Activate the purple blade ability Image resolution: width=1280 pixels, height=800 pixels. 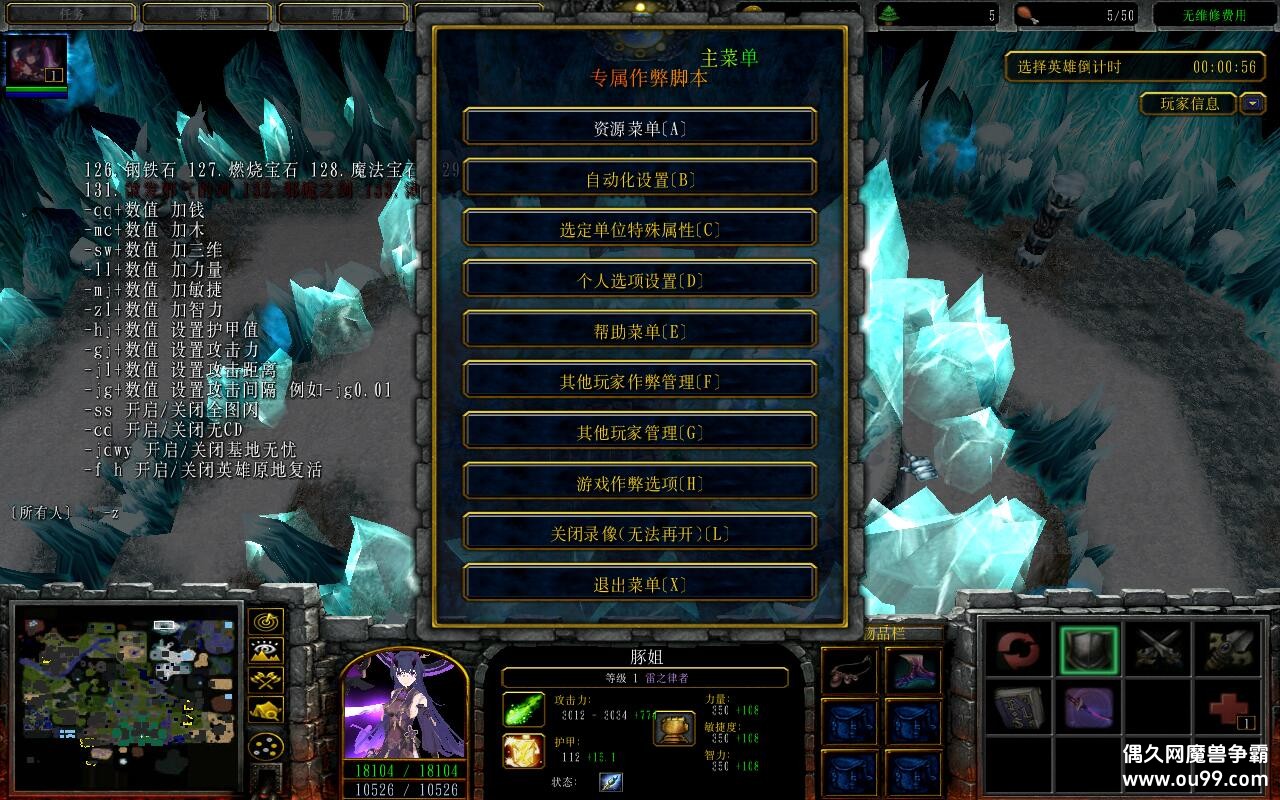(x=1088, y=709)
